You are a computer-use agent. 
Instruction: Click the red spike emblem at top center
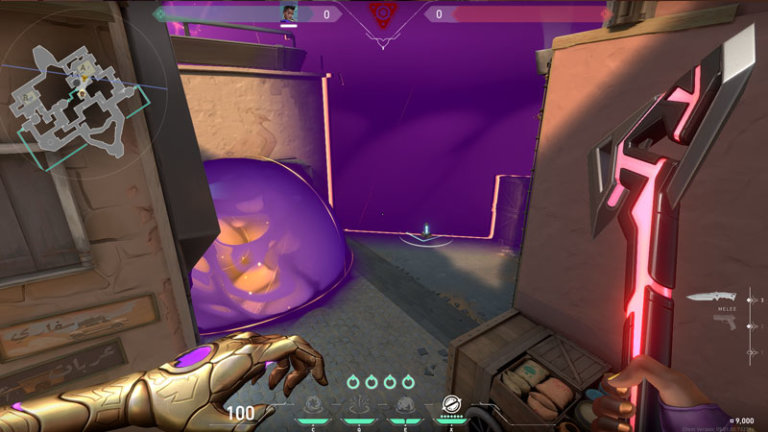[383, 13]
